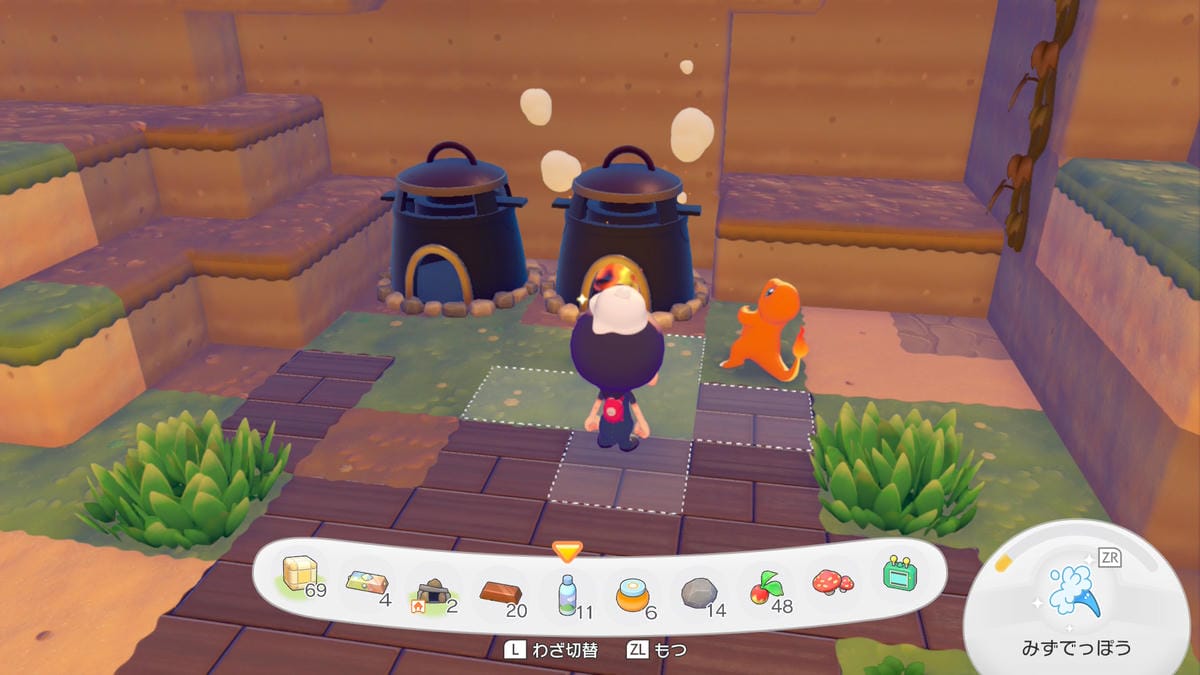Select the stone cave house item
This screenshot has height=675, width=1200.
tap(432, 593)
